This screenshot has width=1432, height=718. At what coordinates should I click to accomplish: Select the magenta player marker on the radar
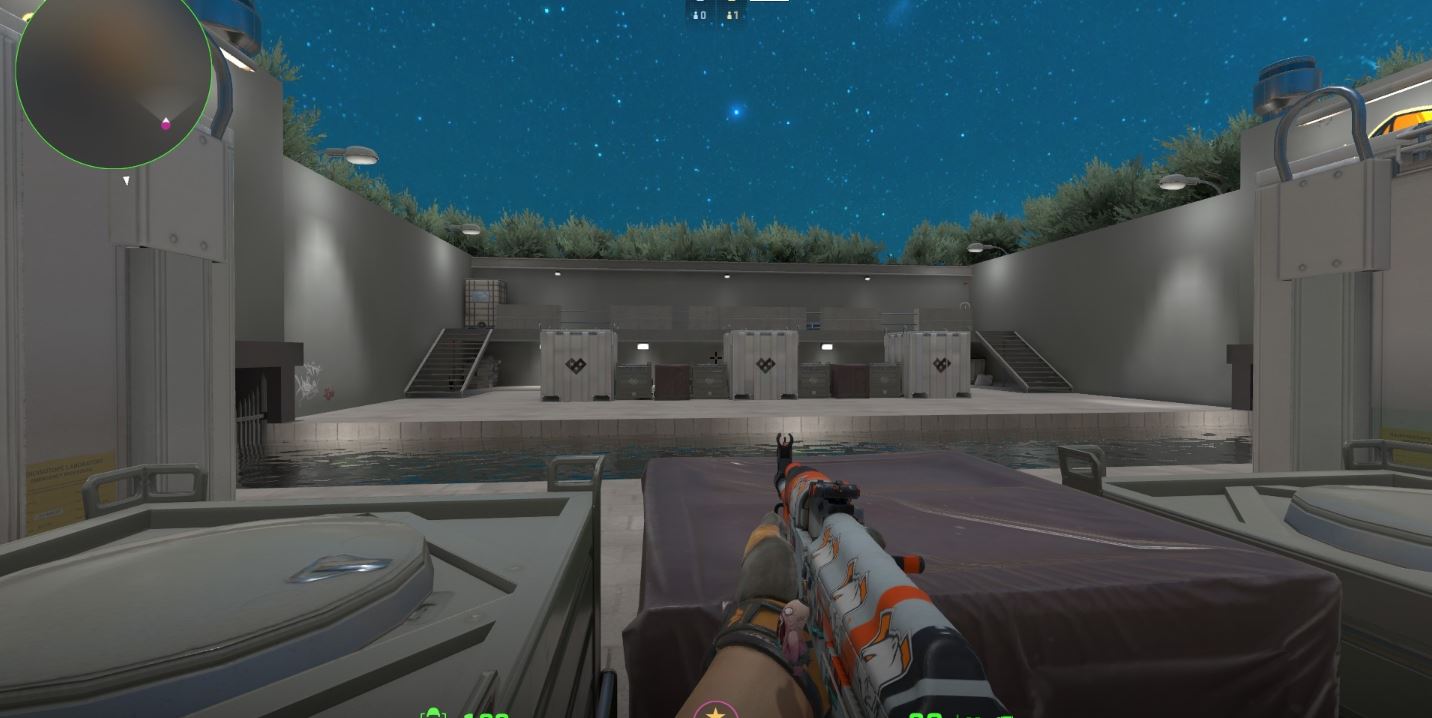click(x=166, y=124)
